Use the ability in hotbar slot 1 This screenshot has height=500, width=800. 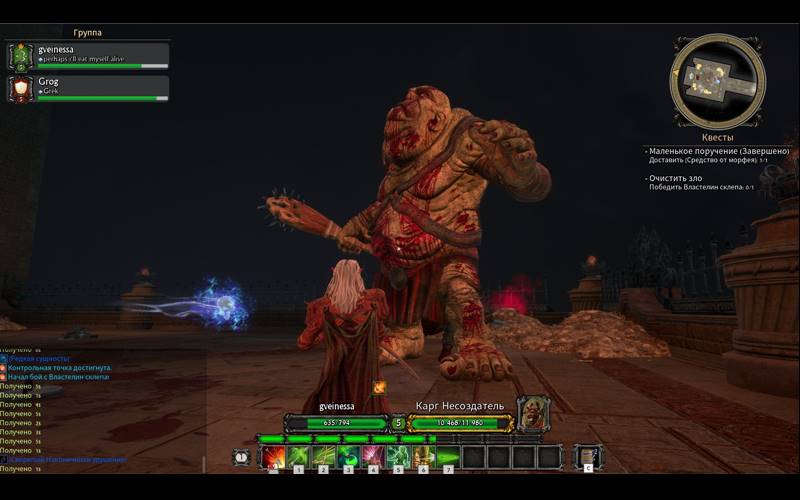pos(298,457)
